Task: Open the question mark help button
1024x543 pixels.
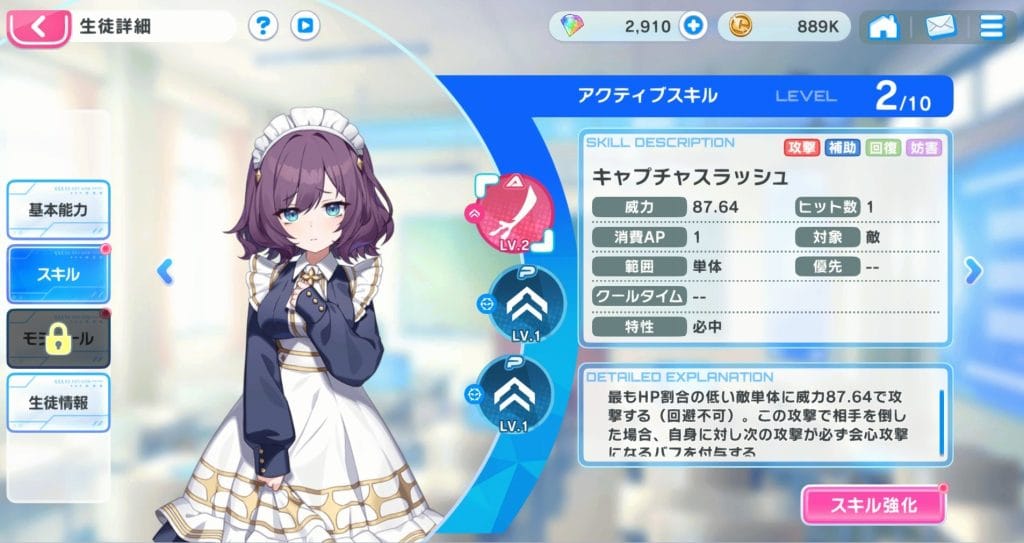Action: coord(262,27)
